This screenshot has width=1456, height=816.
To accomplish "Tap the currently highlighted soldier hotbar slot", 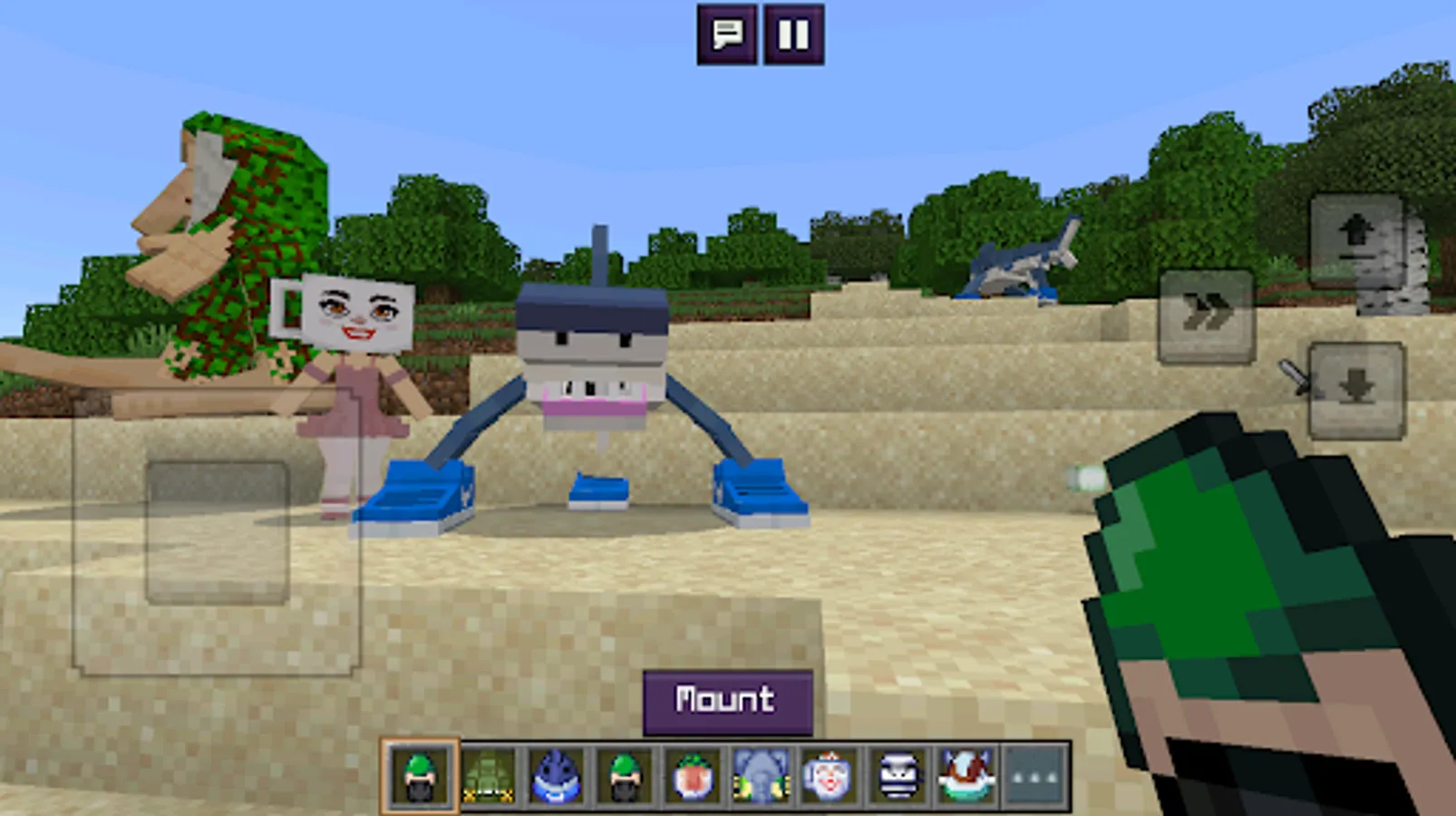I will coord(418,778).
